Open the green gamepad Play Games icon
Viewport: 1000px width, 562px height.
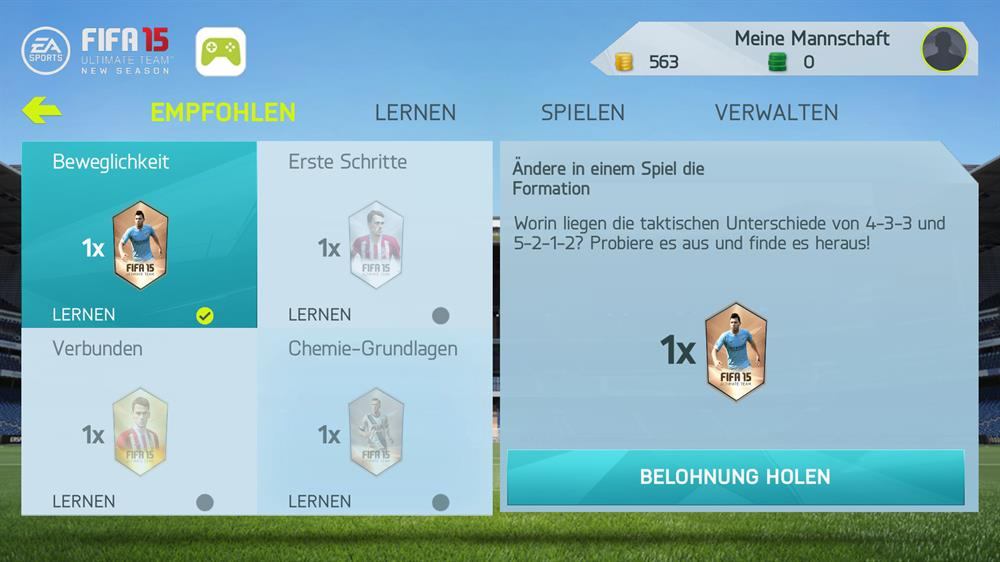tap(221, 52)
